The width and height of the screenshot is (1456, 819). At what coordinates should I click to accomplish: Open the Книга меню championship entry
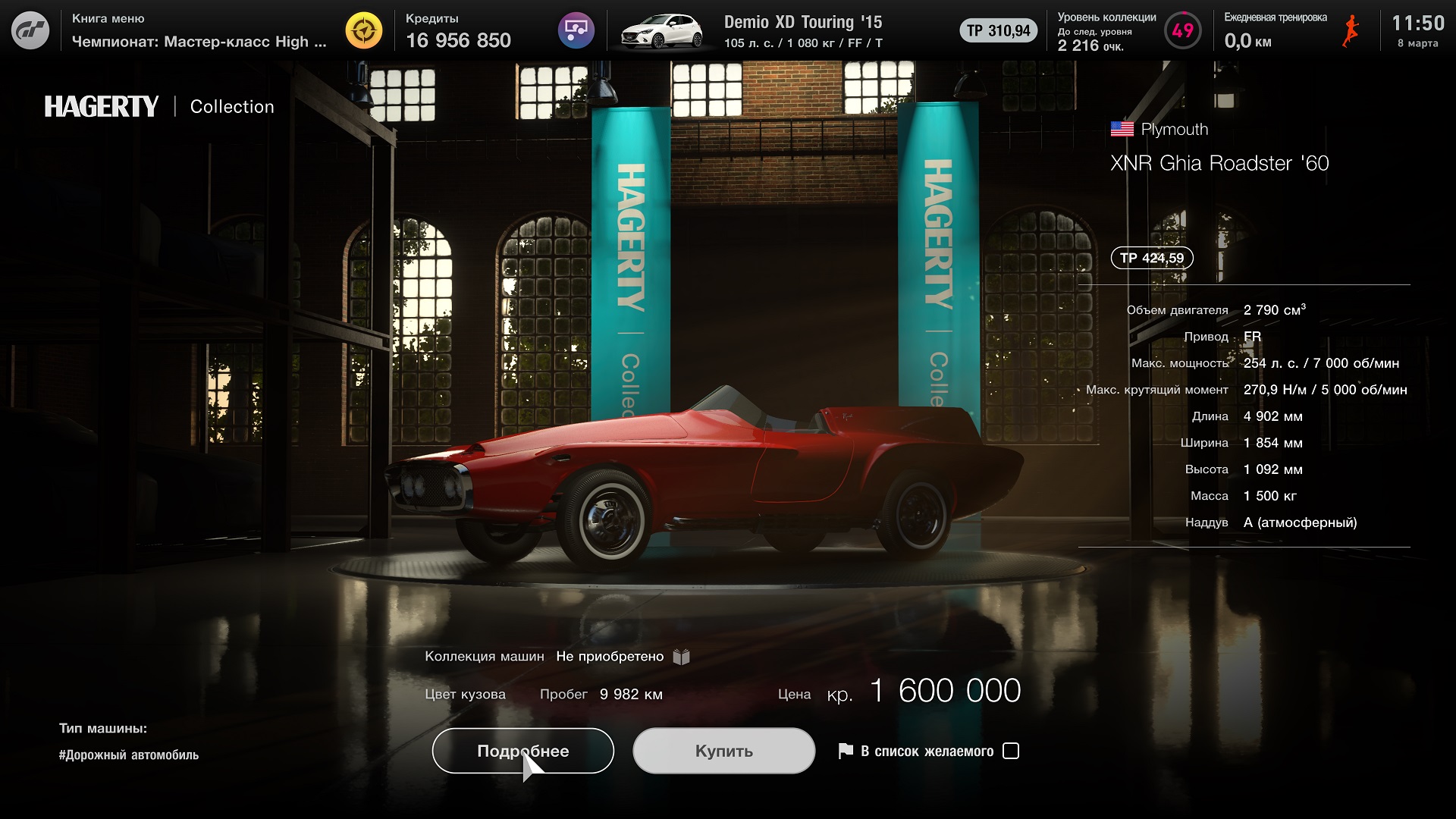[199, 31]
